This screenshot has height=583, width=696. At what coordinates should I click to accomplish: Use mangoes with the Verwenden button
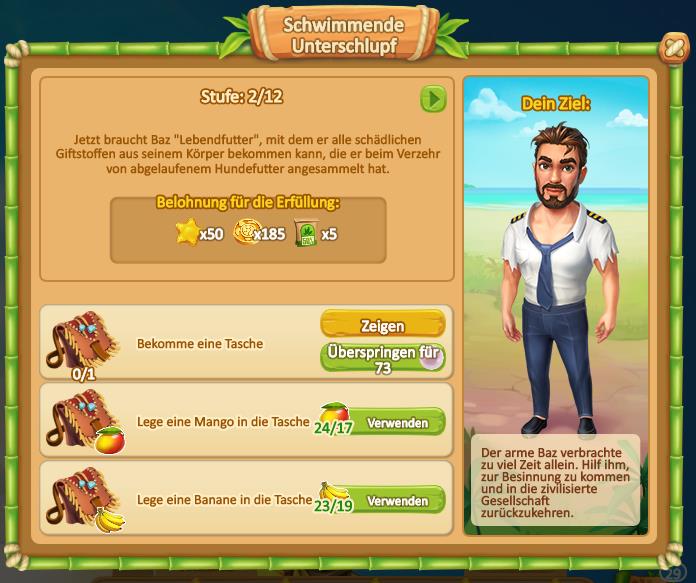397,423
